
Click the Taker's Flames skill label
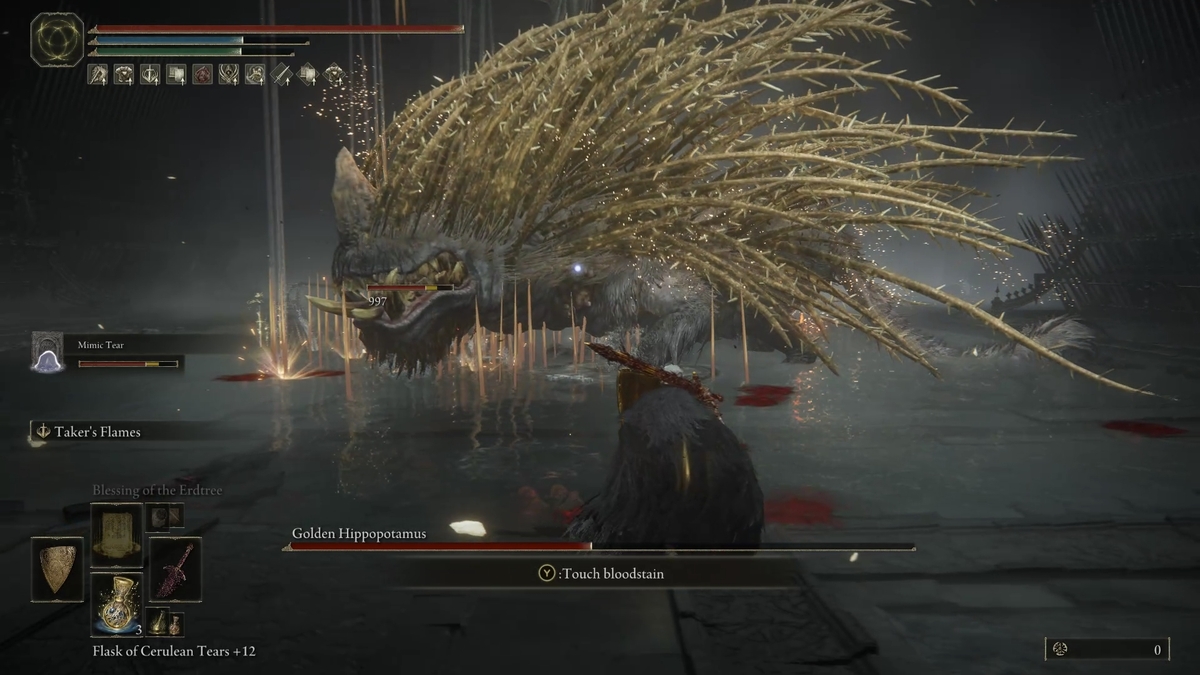[x=95, y=432]
